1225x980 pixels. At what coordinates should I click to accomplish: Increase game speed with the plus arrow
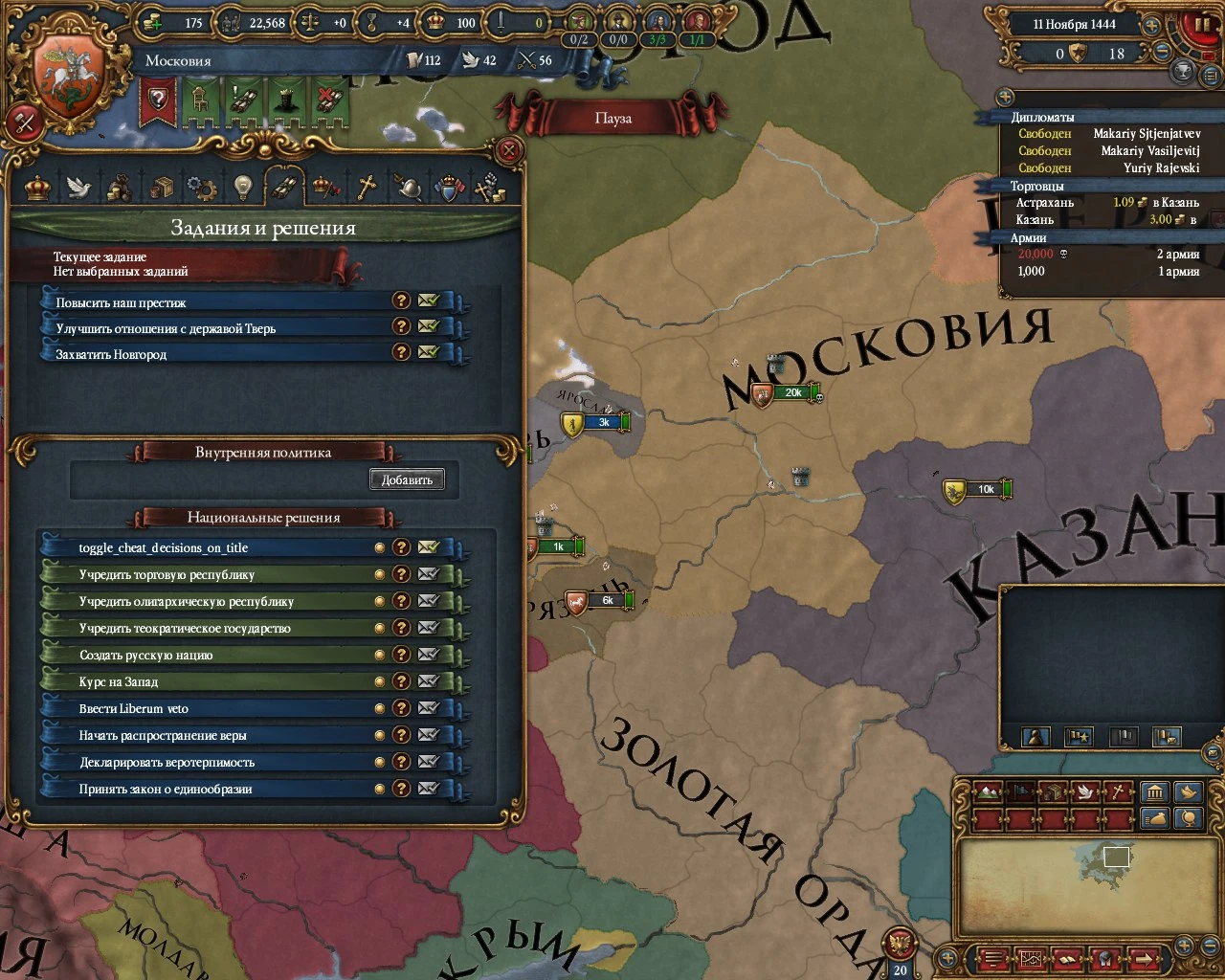coord(1152,26)
